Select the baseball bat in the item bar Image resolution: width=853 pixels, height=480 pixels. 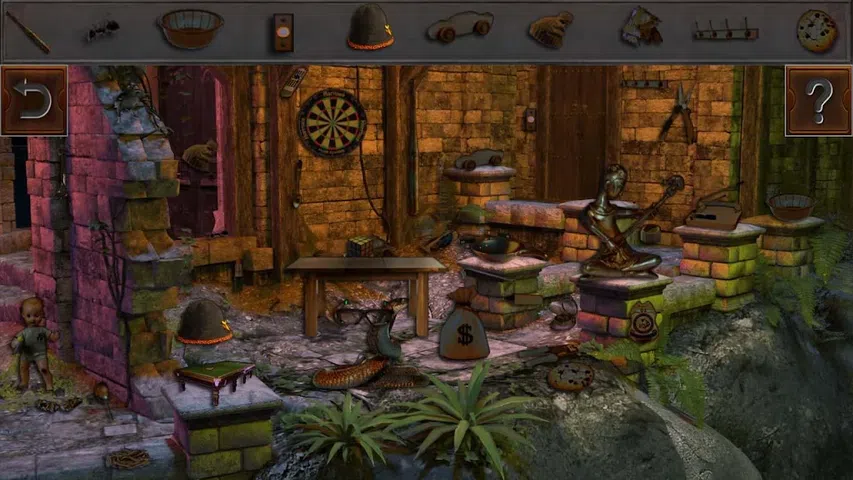click(27, 30)
